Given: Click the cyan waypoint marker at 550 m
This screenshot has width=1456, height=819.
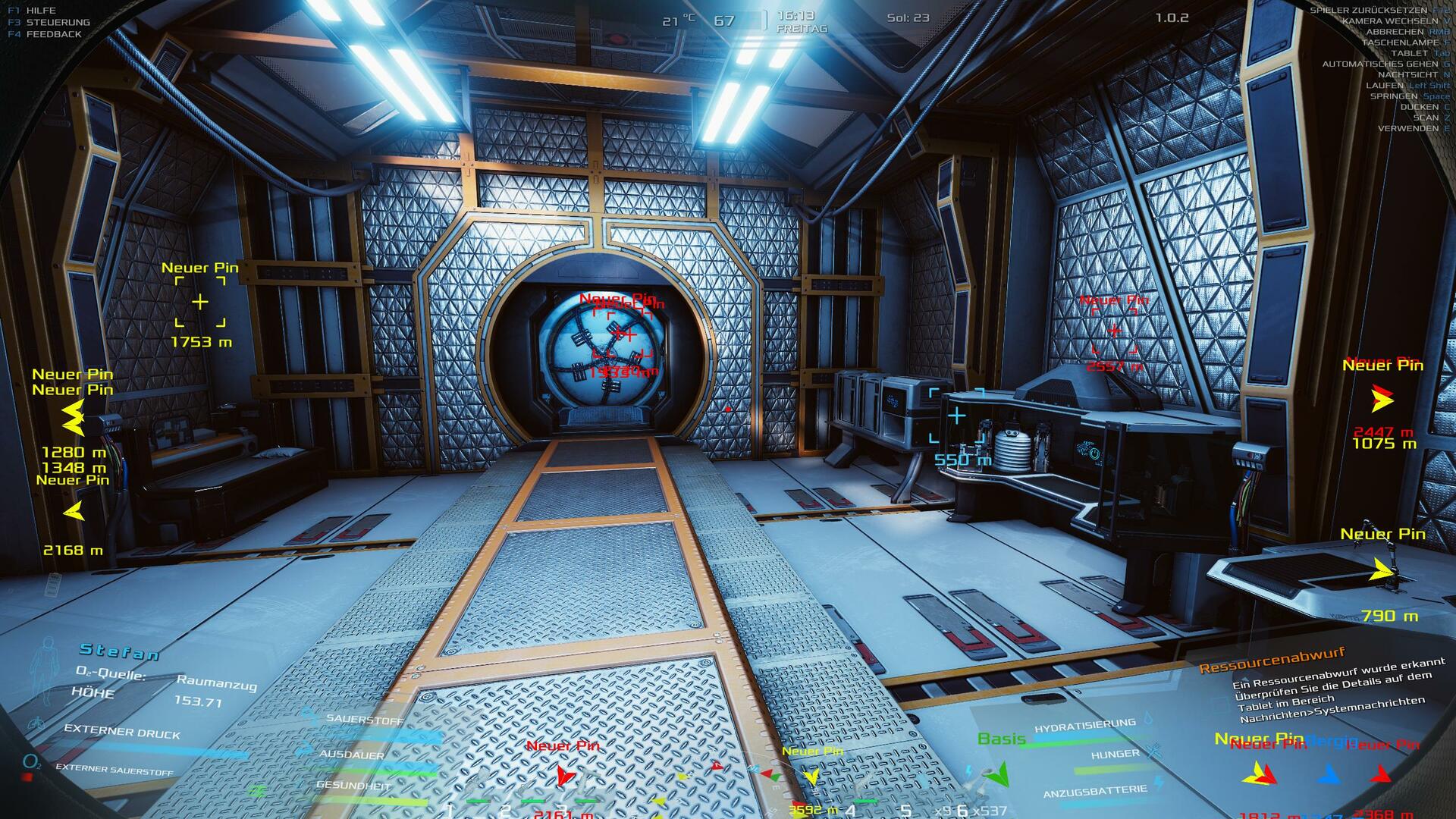Looking at the screenshot, I should (x=957, y=416).
